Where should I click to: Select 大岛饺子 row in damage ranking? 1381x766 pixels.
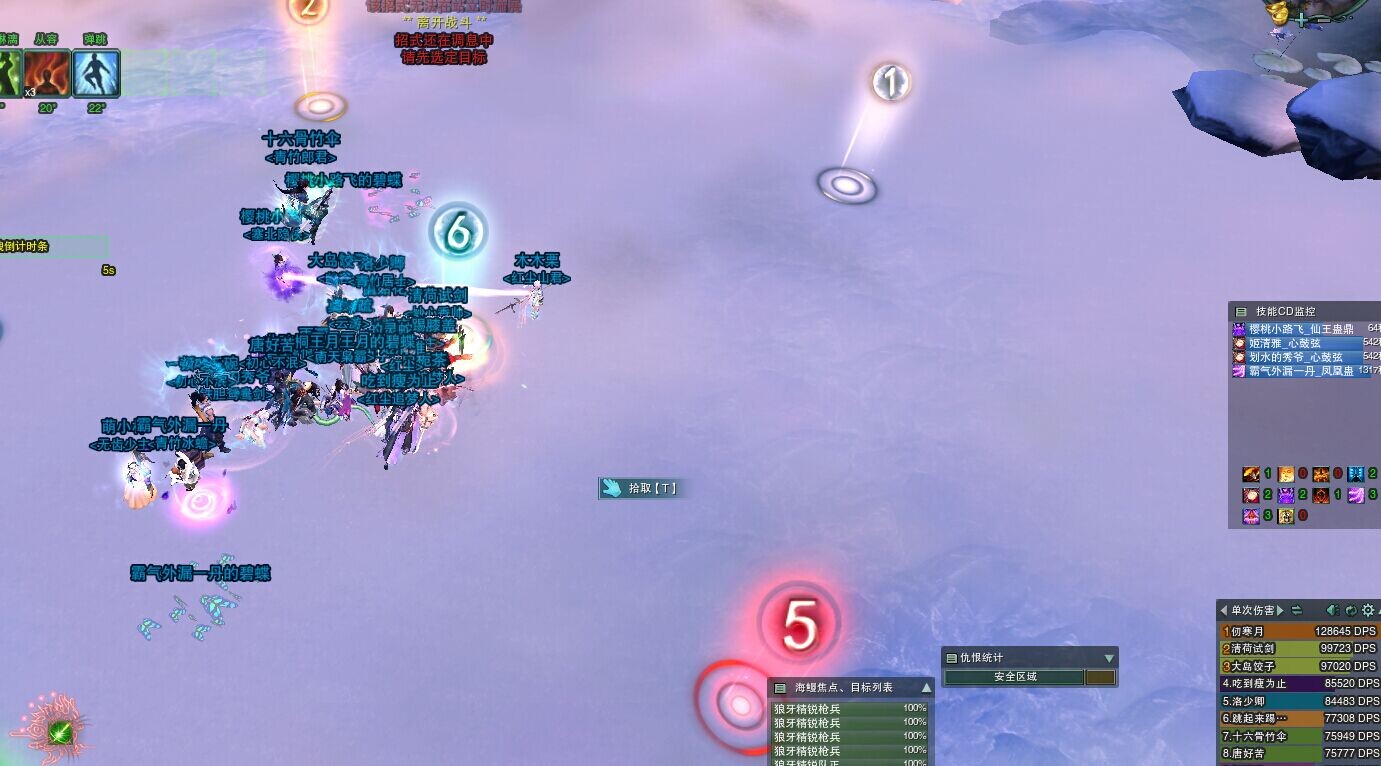click(x=1299, y=666)
